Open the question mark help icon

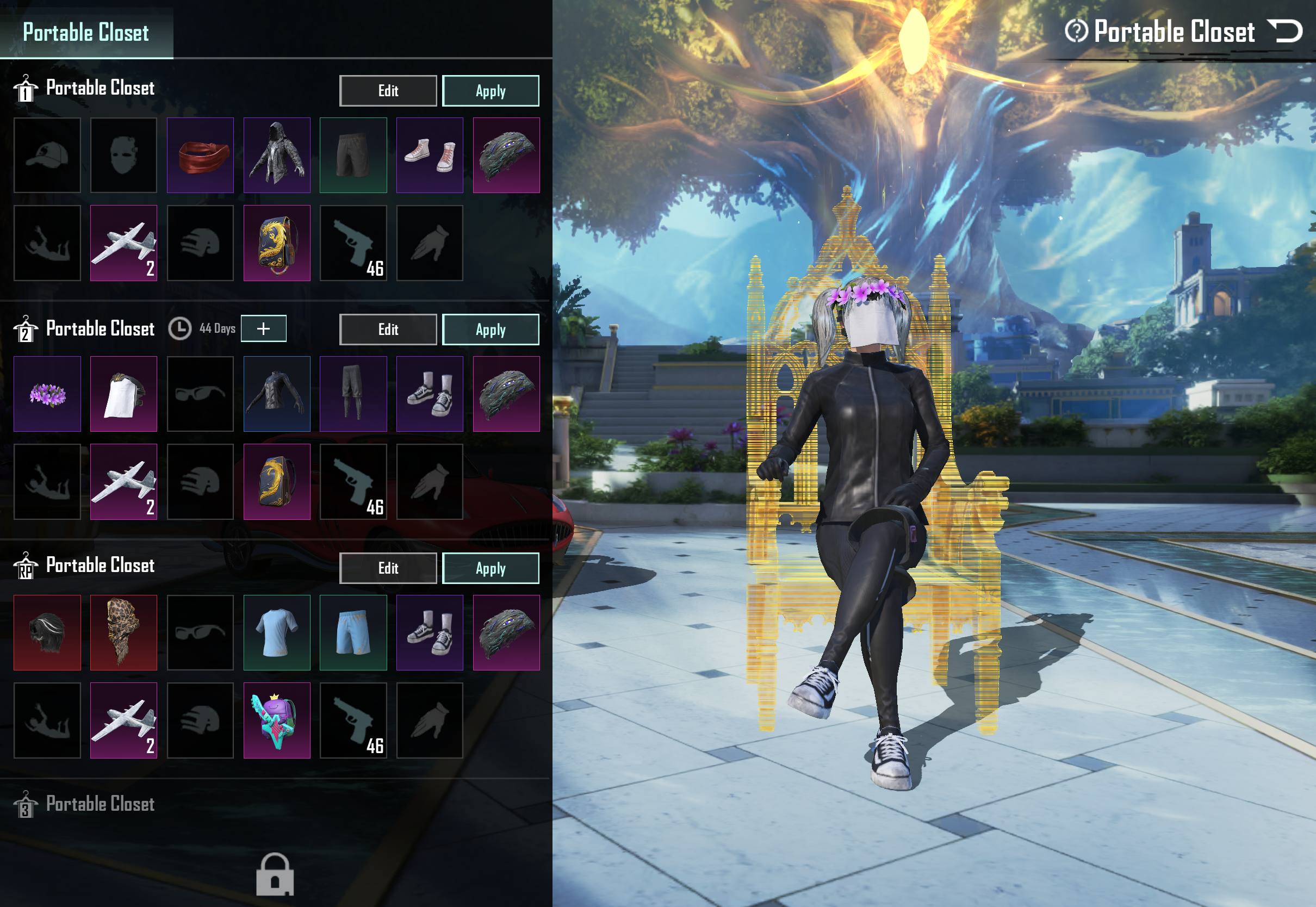[x=1076, y=30]
